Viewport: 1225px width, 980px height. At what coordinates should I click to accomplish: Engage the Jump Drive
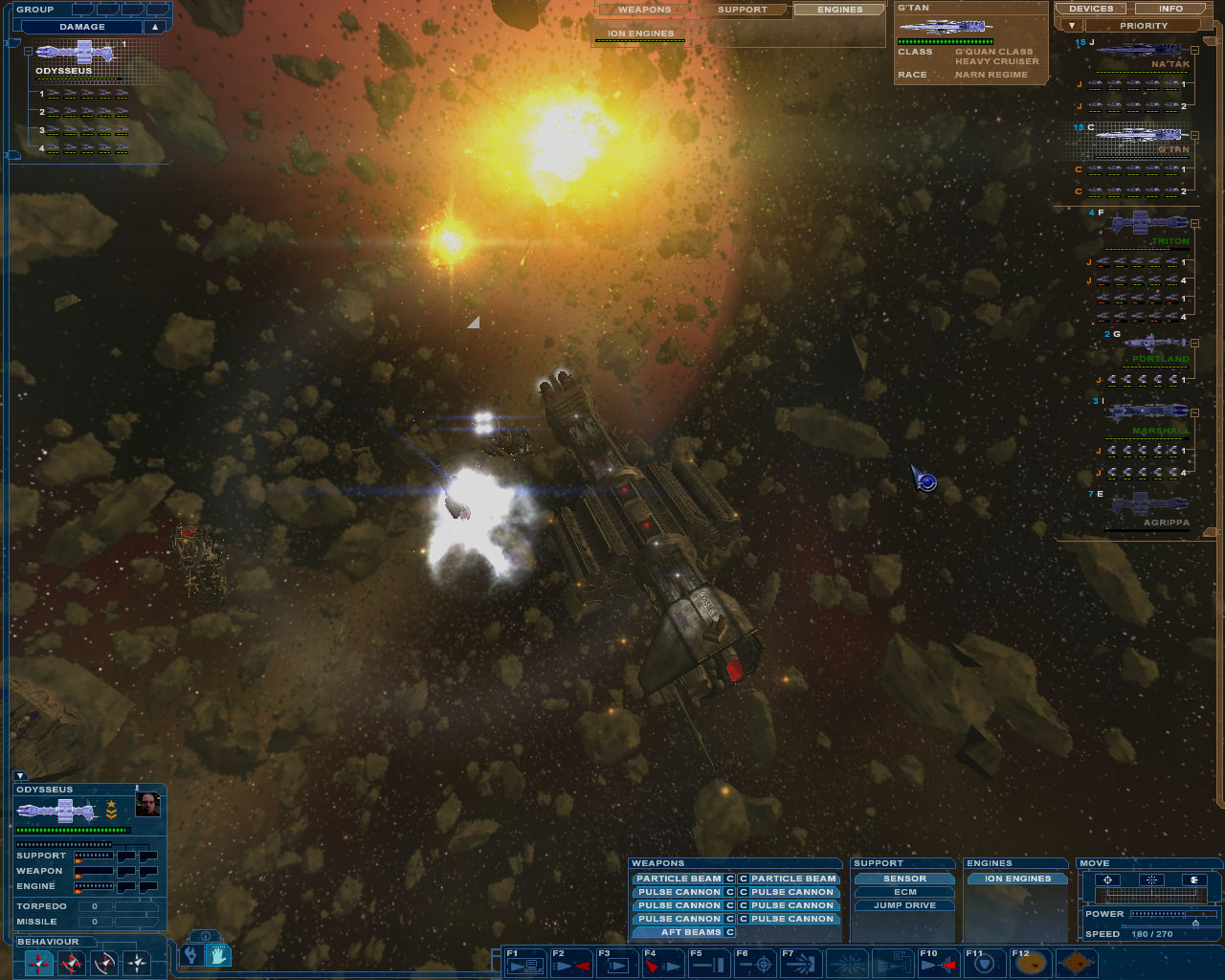(x=904, y=905)
